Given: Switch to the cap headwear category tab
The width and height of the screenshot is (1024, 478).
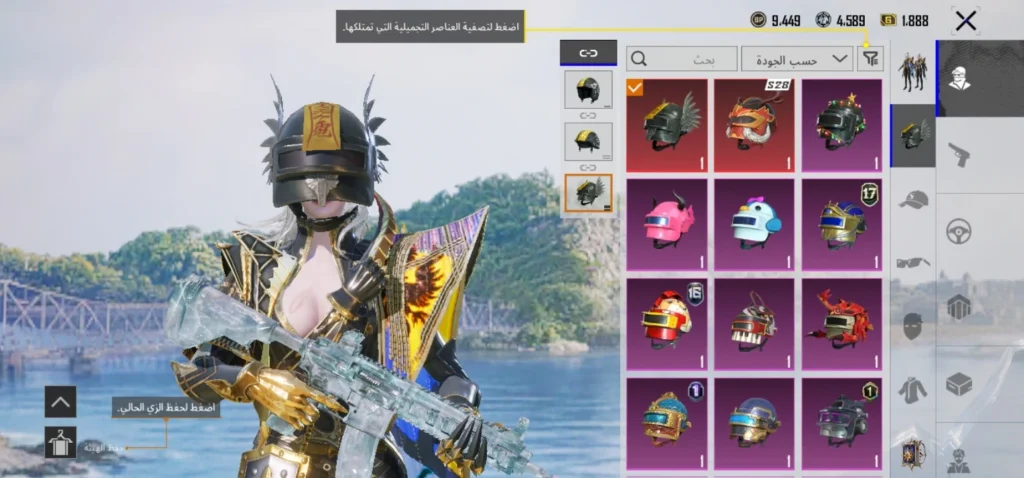Looking at the screenshot, I should 912,201.
